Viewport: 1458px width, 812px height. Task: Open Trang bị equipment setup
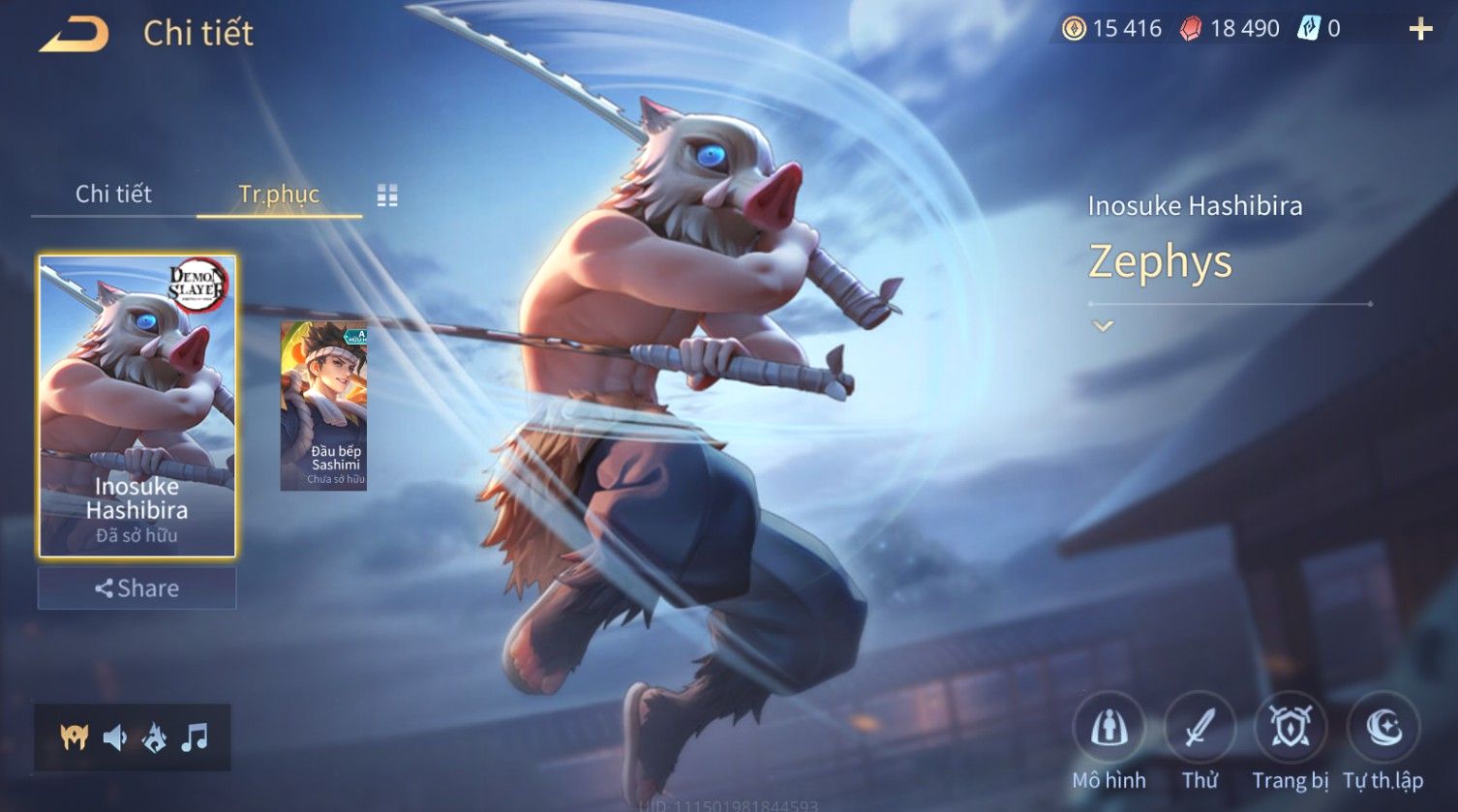click(1290, 729)
